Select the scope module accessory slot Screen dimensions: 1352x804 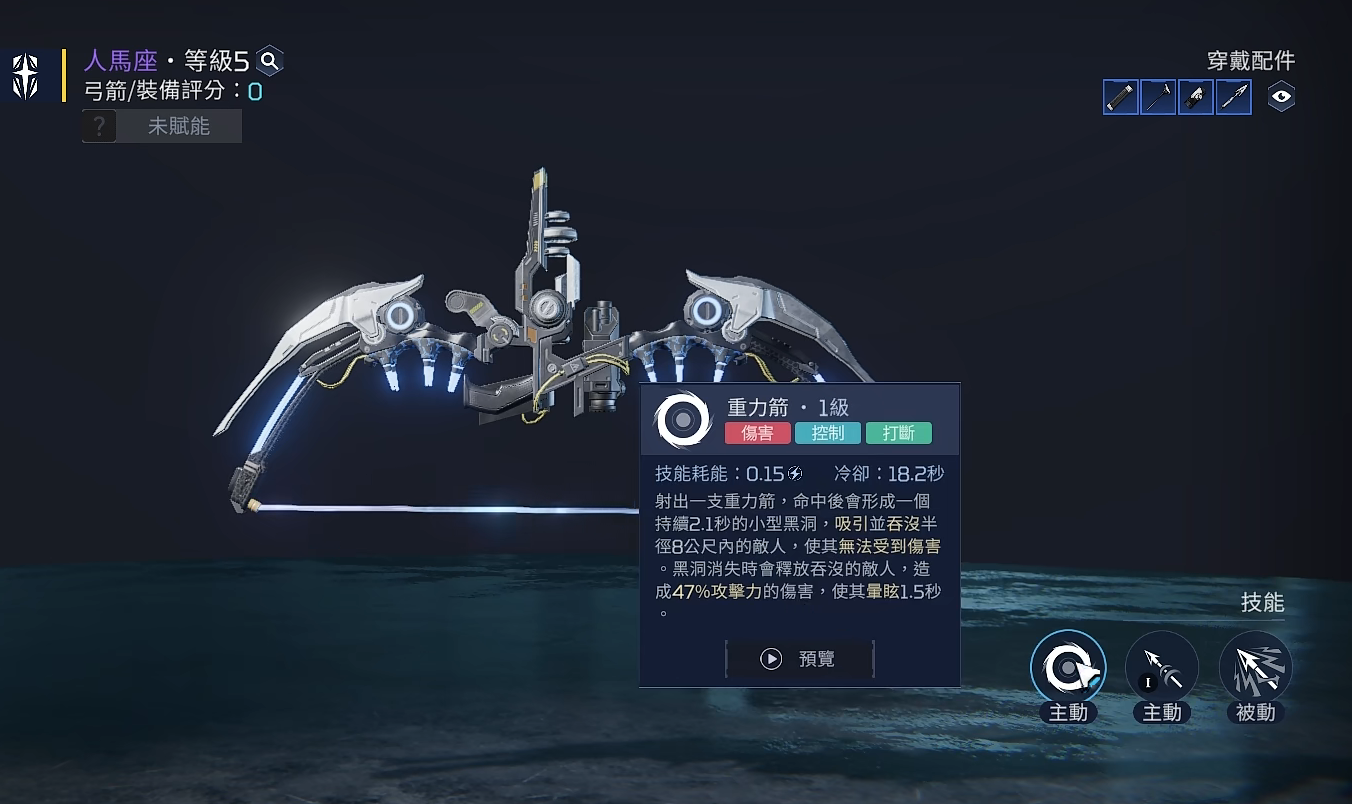(1196, 97)
